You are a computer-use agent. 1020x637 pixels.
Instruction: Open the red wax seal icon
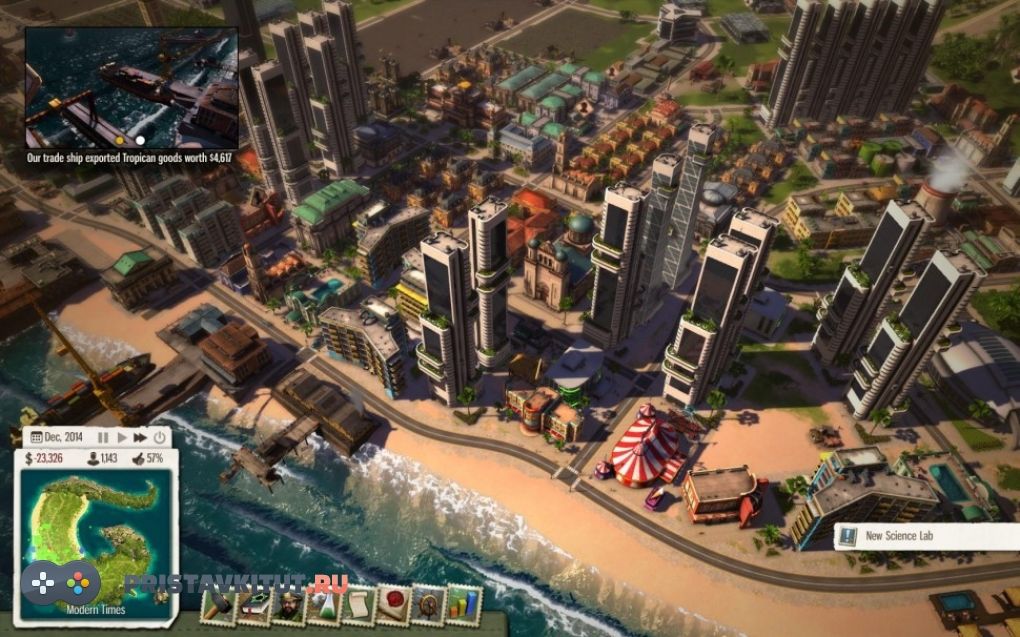coord(393,605)
